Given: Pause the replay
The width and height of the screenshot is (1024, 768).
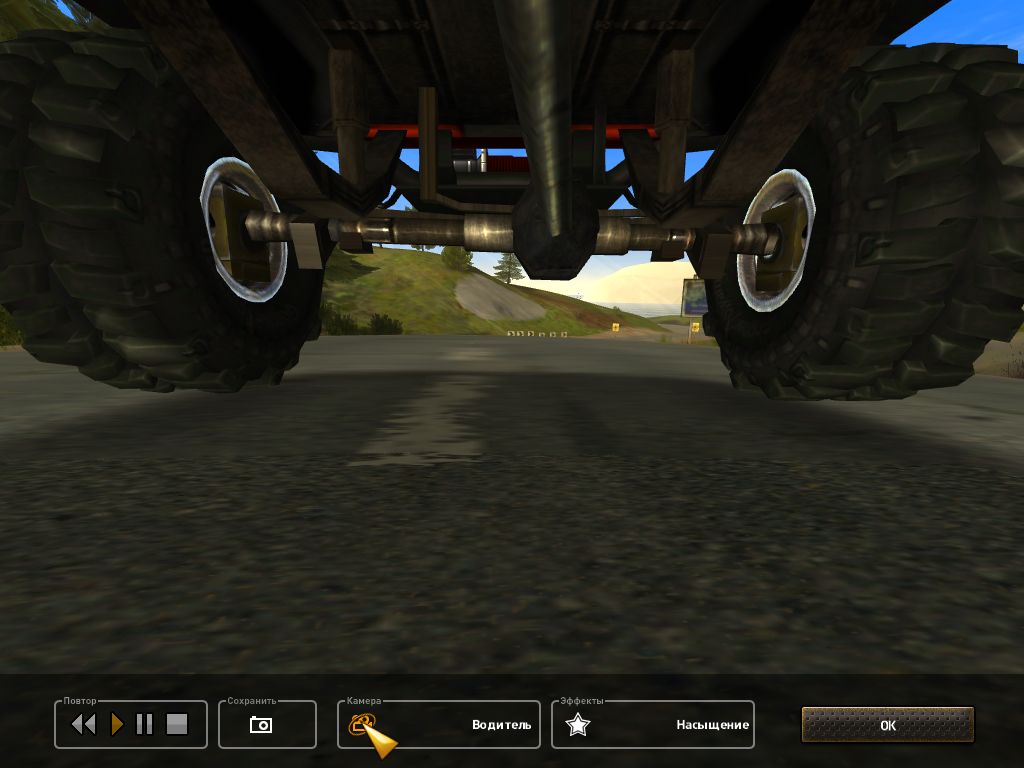Looking at the screenshot, I should (144, 724).
